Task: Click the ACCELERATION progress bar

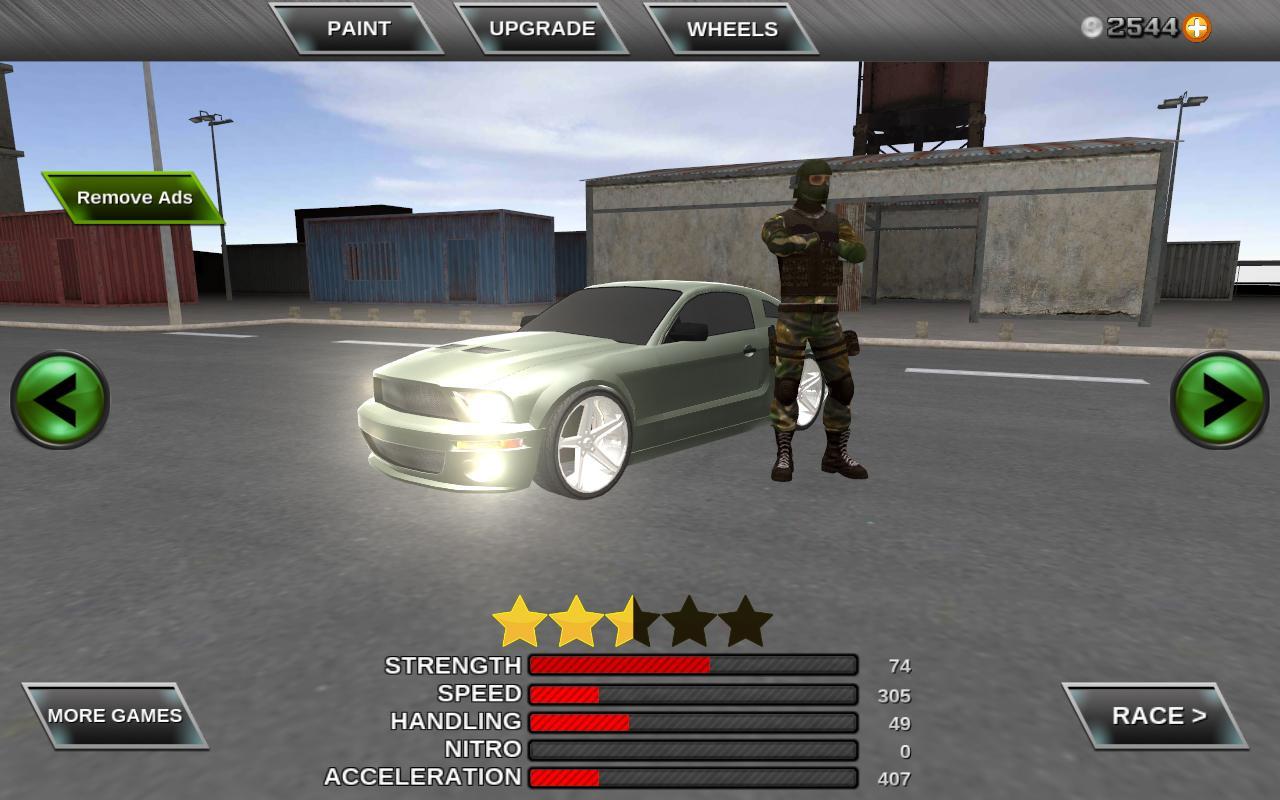Action: point(693,778)
